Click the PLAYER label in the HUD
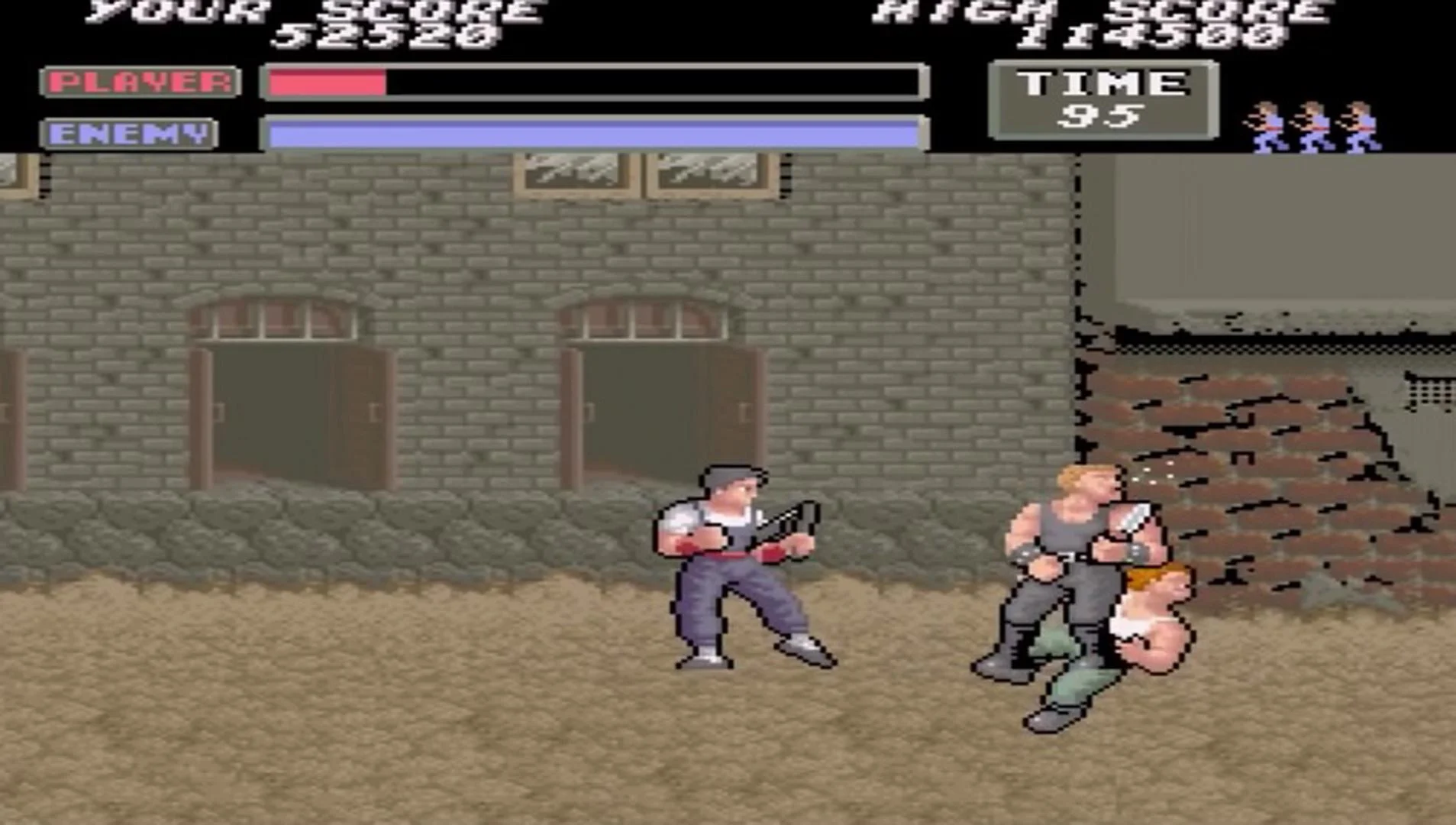Screen dimensions: 1456x825 141,82
